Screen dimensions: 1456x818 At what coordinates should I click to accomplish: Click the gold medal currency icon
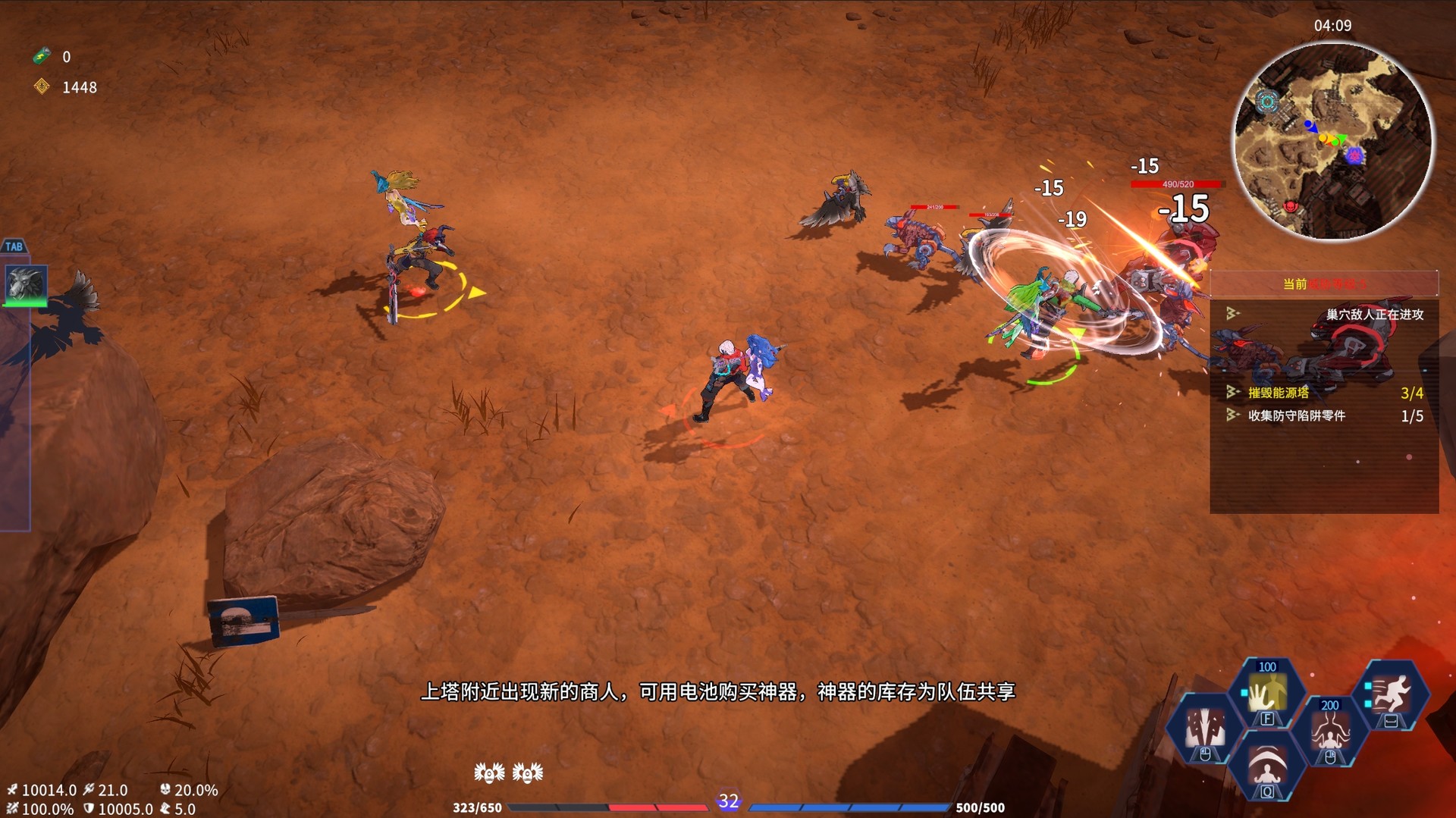[40, 87]
